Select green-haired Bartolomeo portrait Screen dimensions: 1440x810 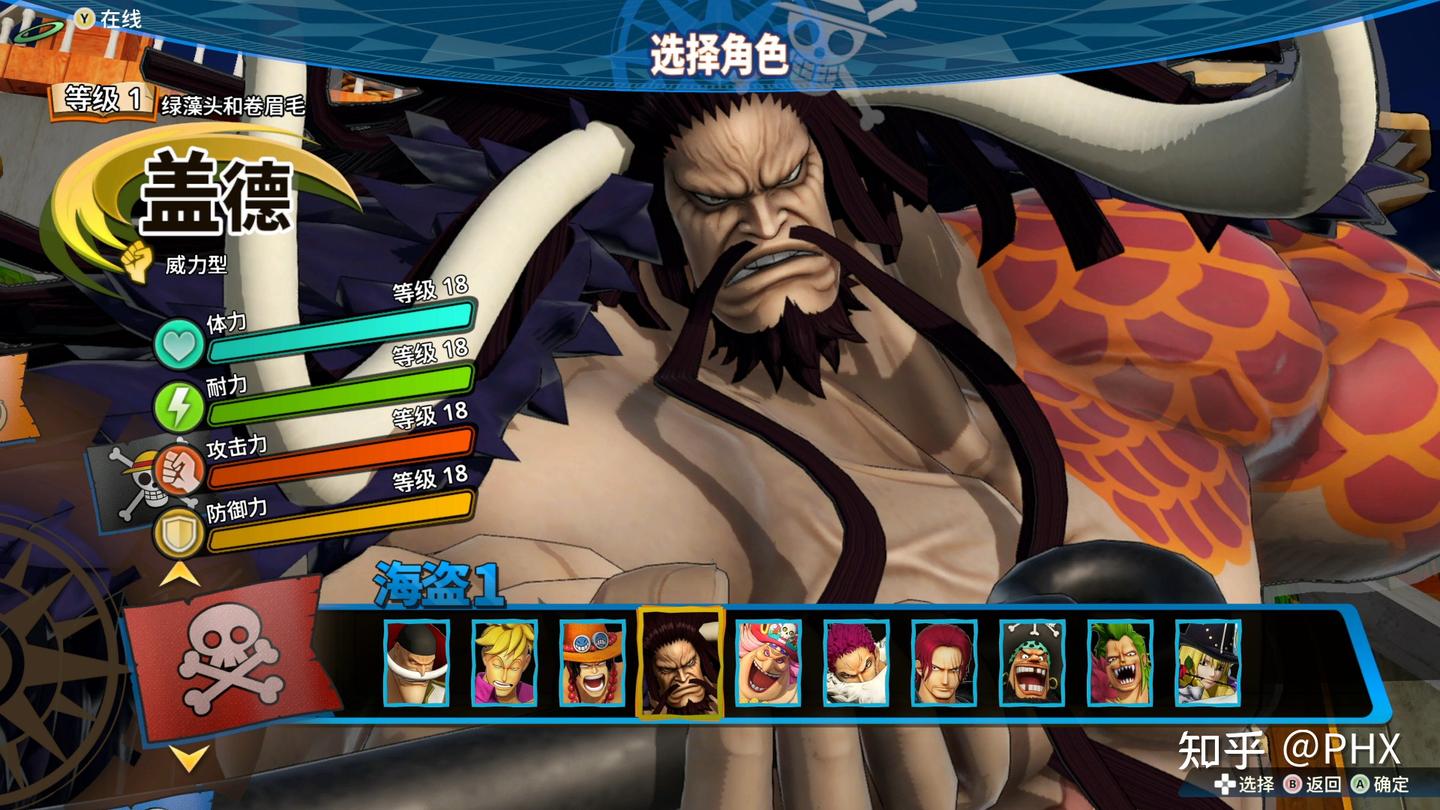point(1120,663)
